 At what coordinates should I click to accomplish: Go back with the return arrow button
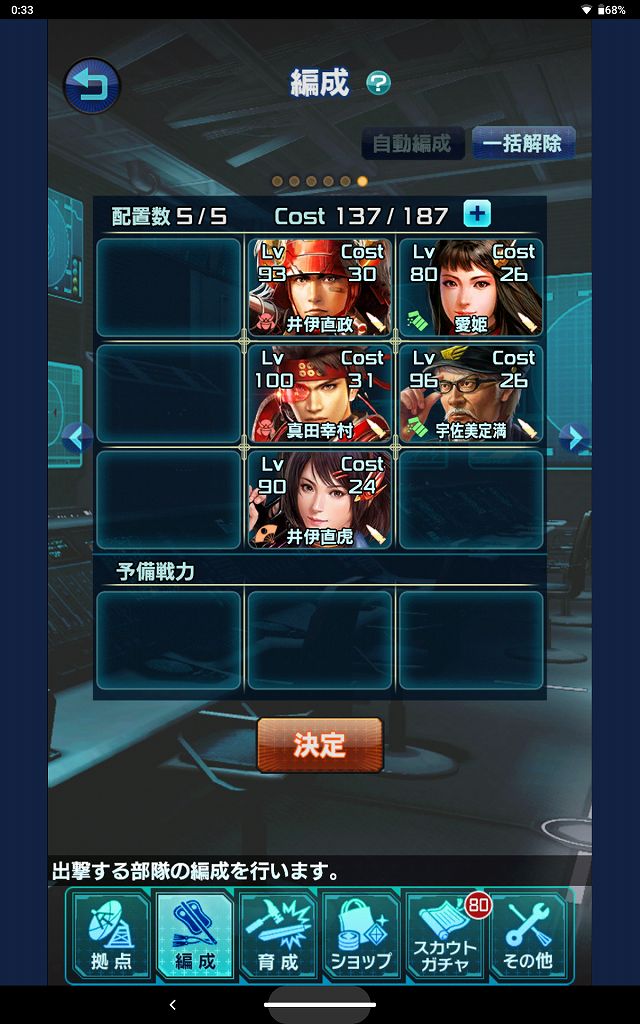(92, 87)
